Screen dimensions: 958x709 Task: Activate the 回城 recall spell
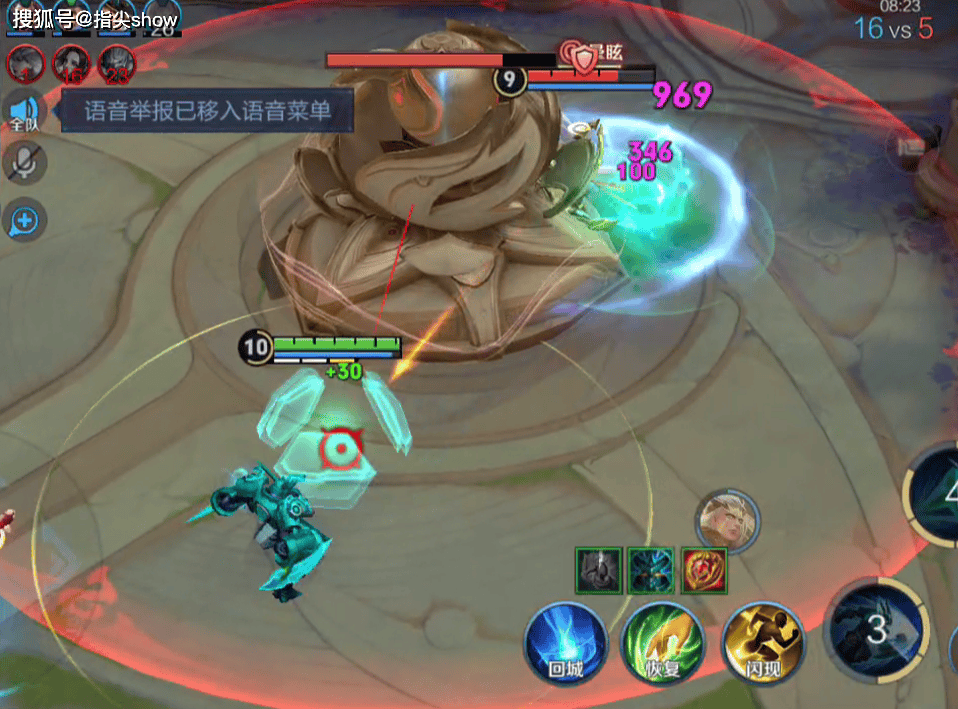[x=566, y=643]
